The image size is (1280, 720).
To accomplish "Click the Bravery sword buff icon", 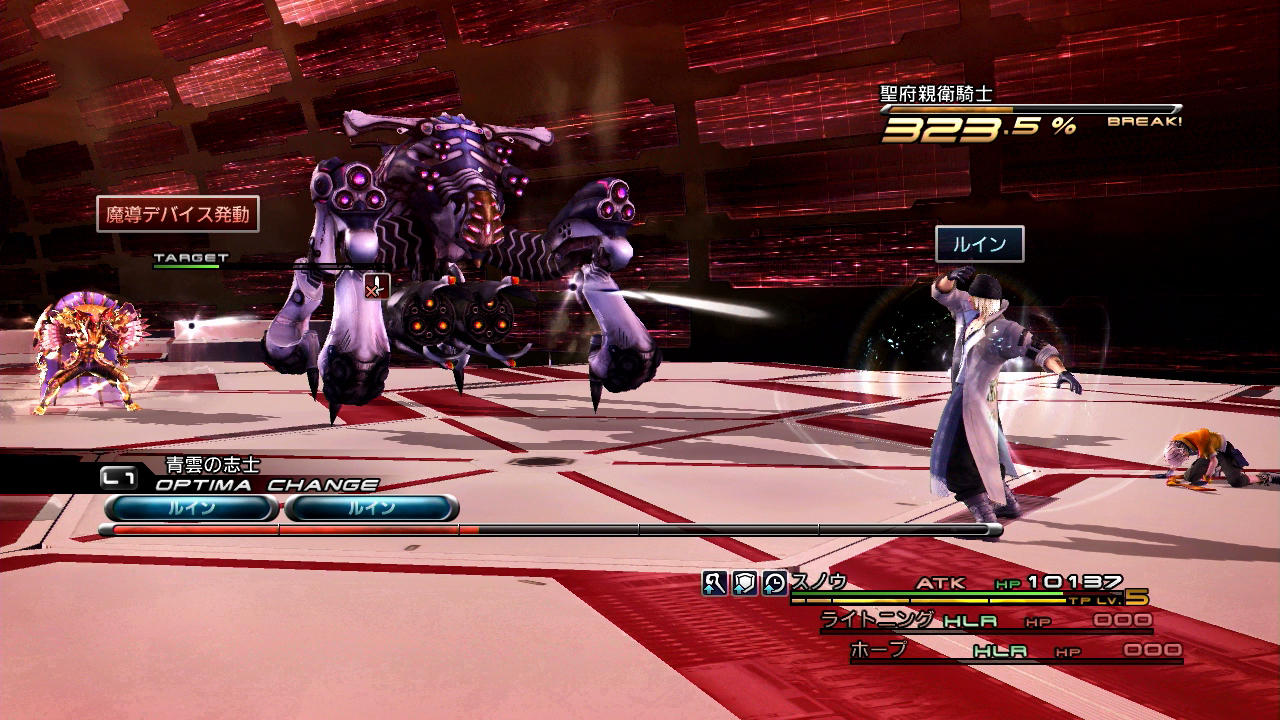I will [714, 584].
